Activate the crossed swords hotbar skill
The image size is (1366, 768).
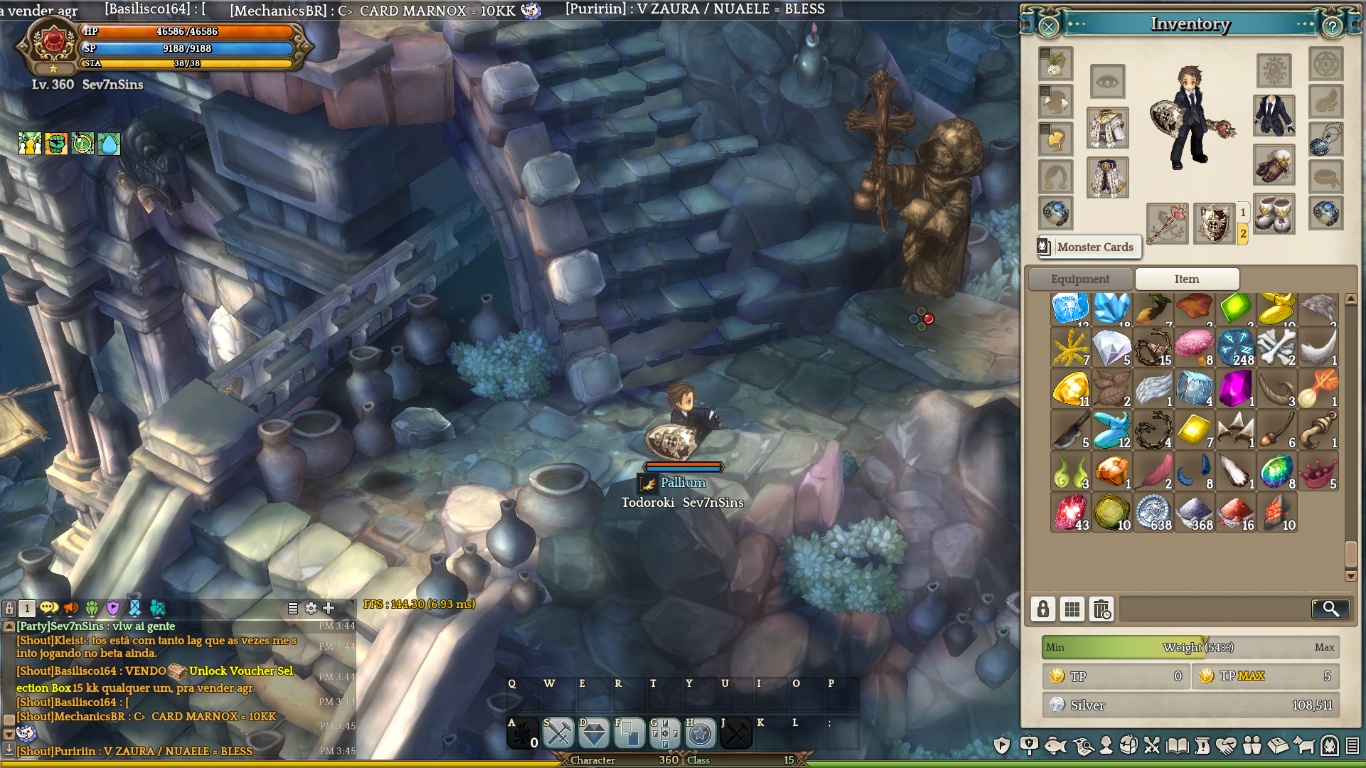pyautogui.click(x=559, y=734)
